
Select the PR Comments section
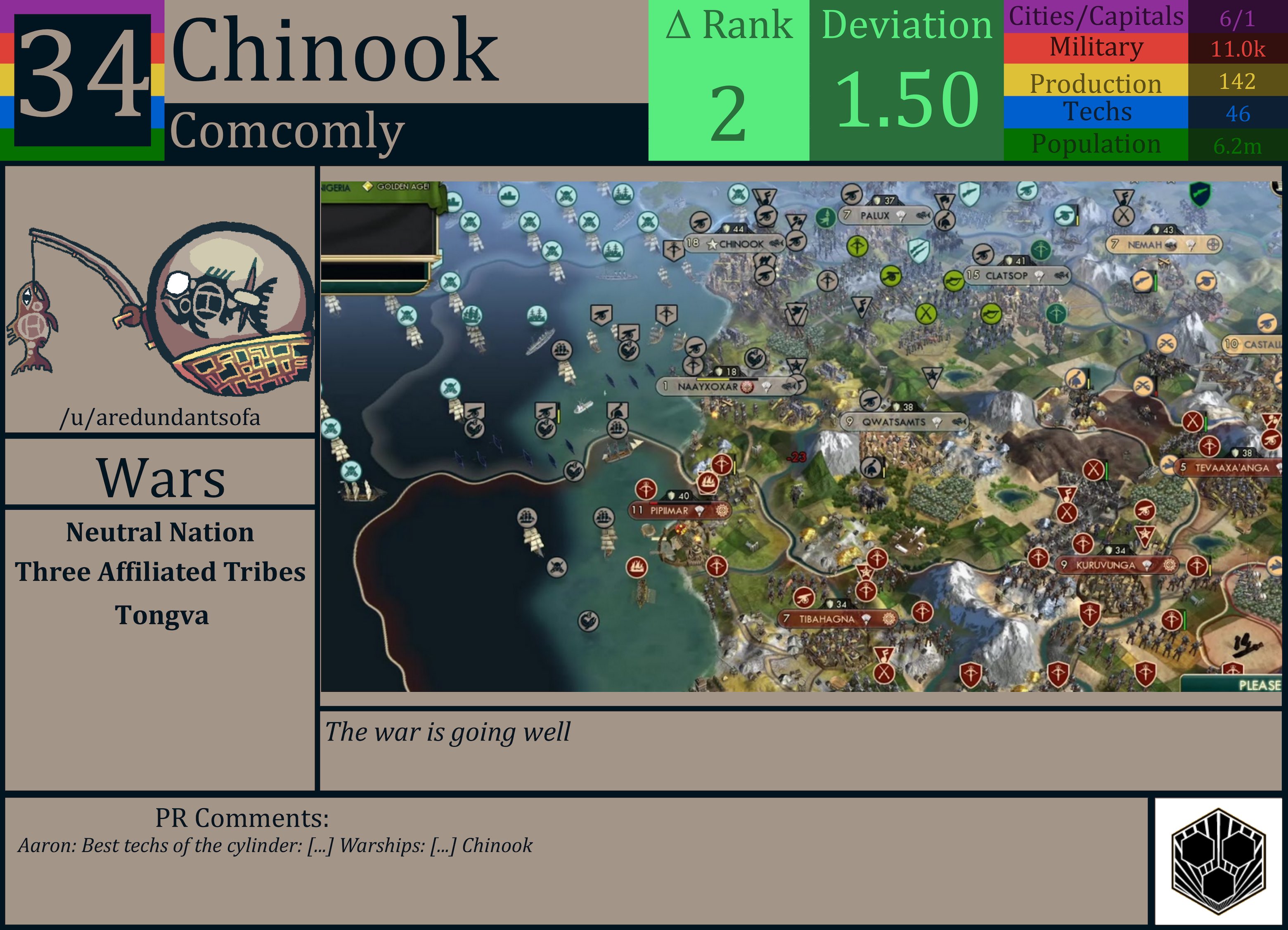pos(241,818)
